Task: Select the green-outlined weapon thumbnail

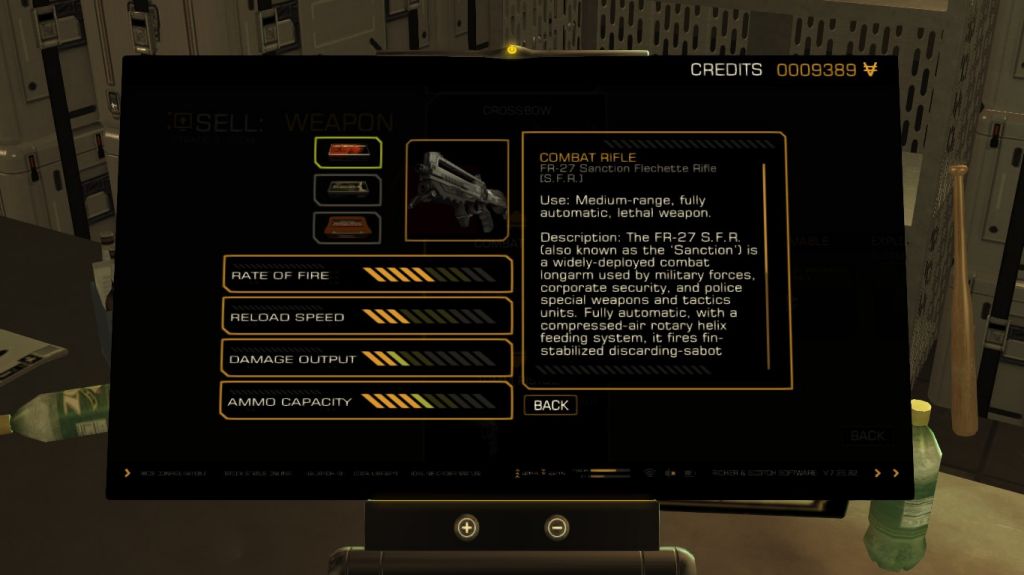Action: pos(347,151)
